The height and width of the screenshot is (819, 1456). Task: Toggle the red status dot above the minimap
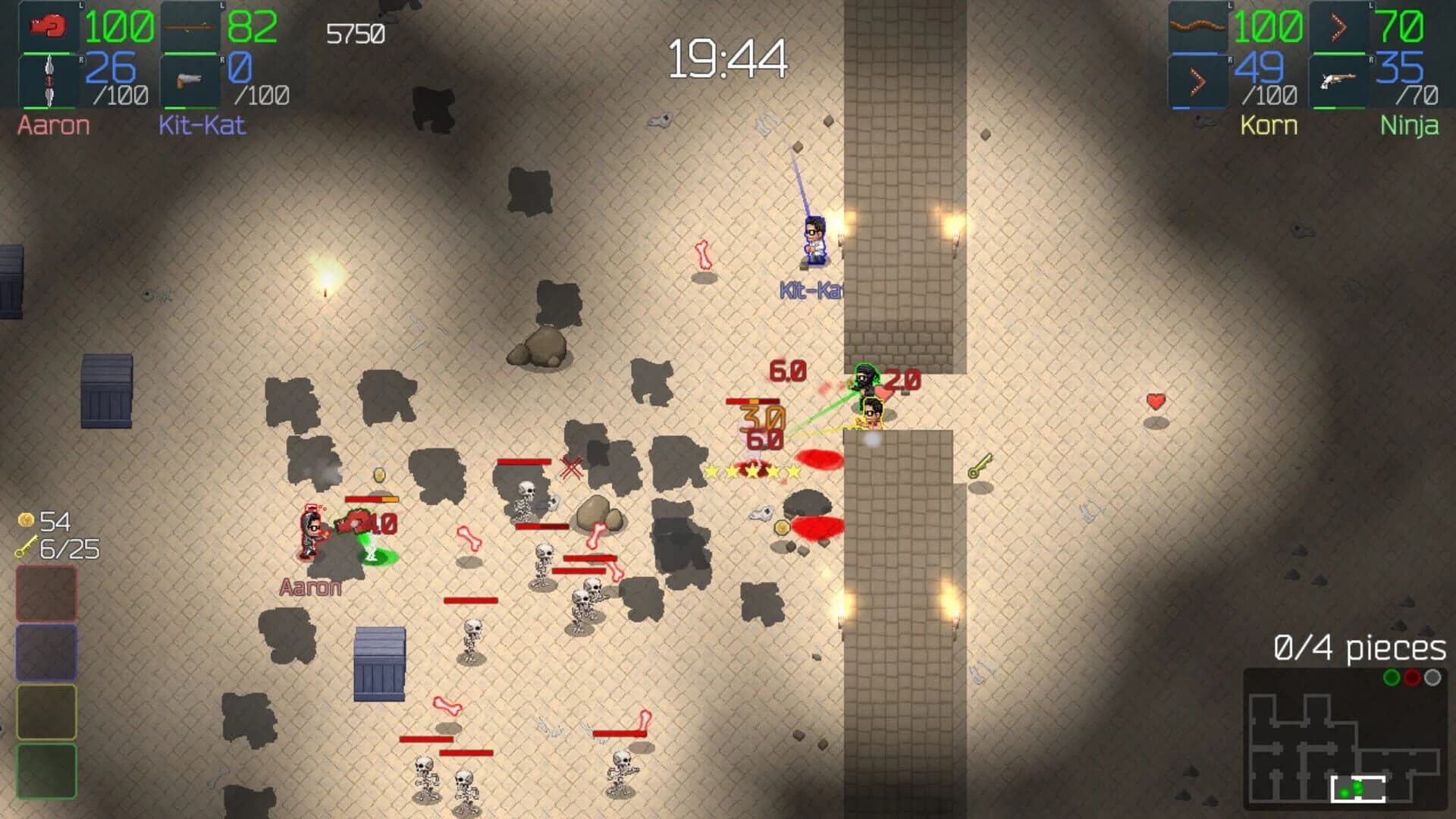[1411, 678]
